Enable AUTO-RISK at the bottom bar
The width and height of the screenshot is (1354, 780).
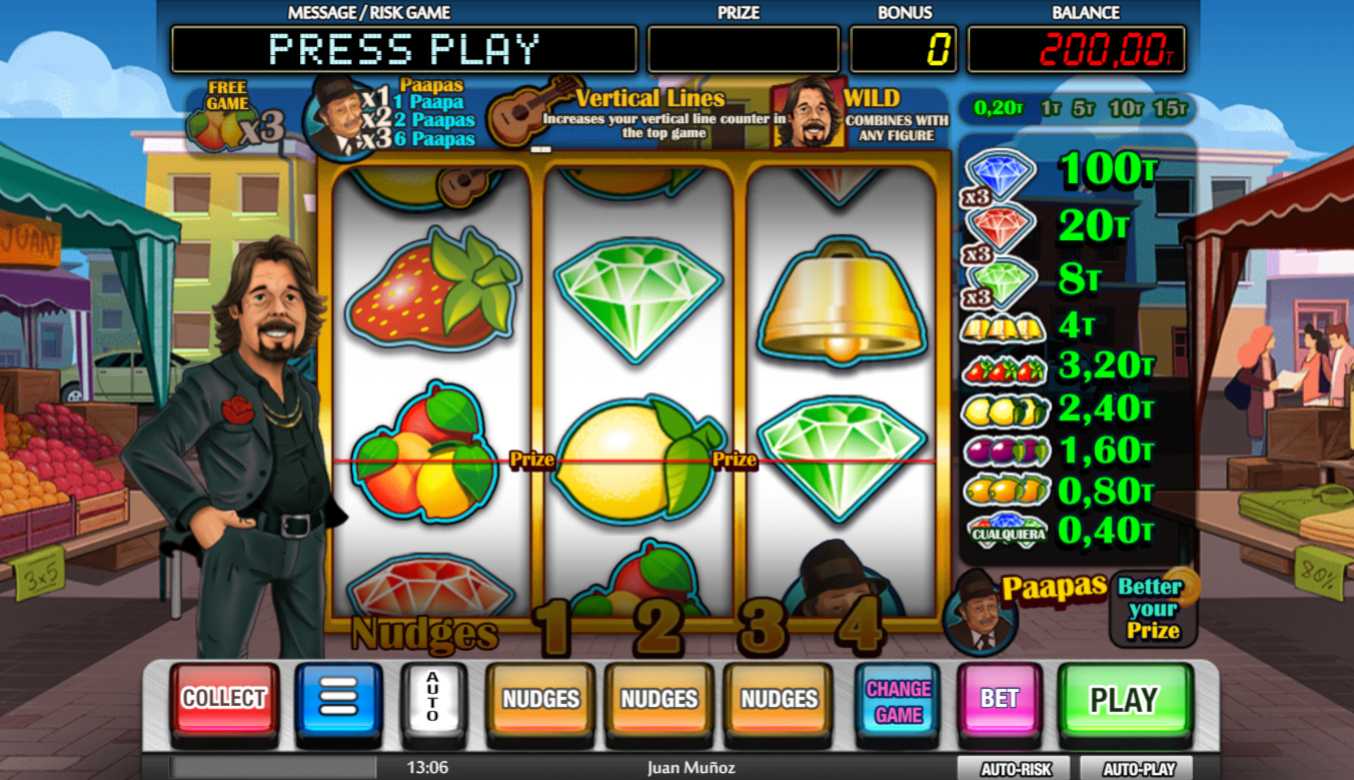point(1015,769)
